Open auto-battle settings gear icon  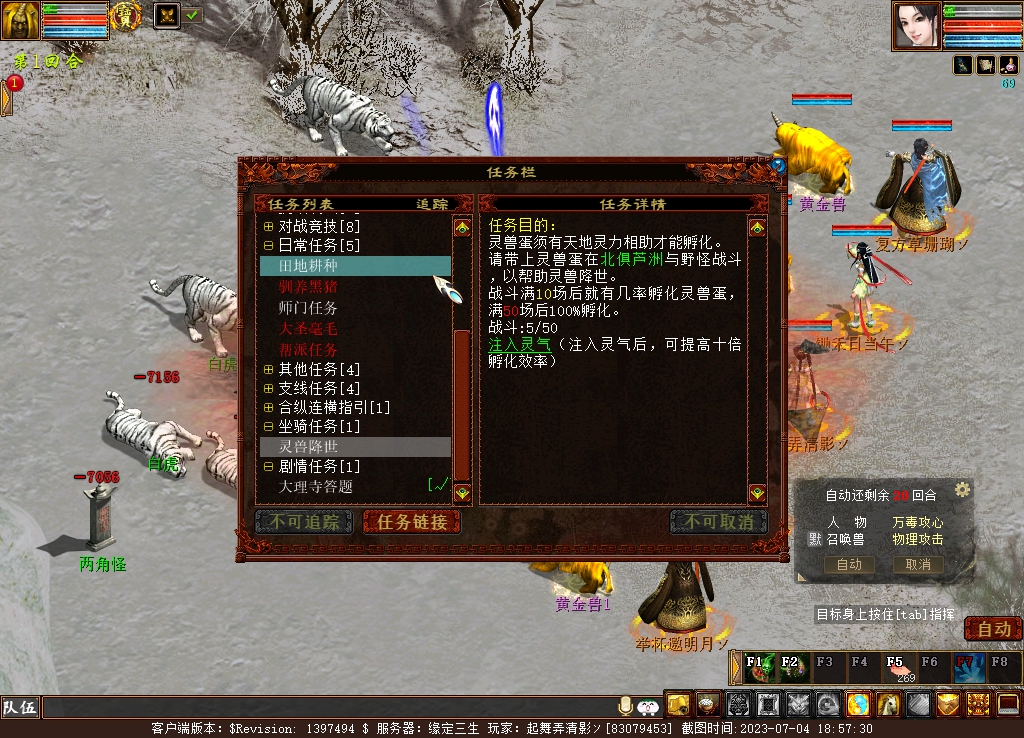962,490
